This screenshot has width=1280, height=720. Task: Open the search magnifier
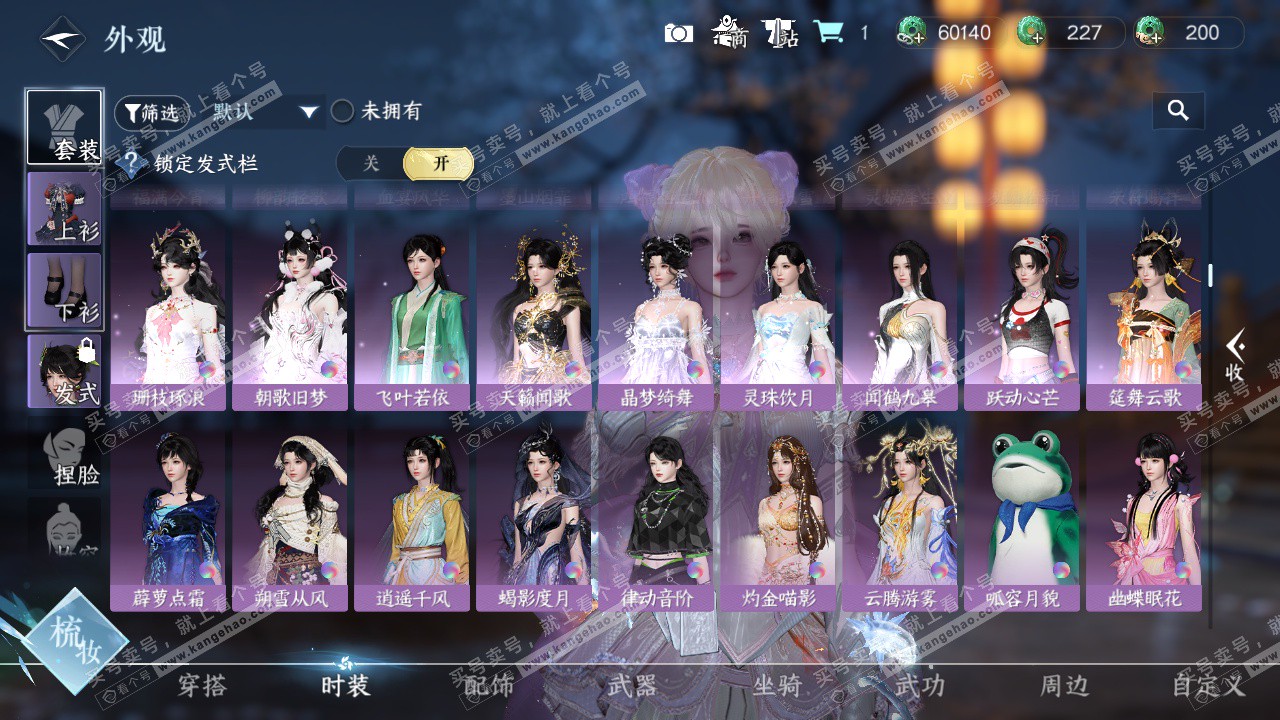(1178, 111)
